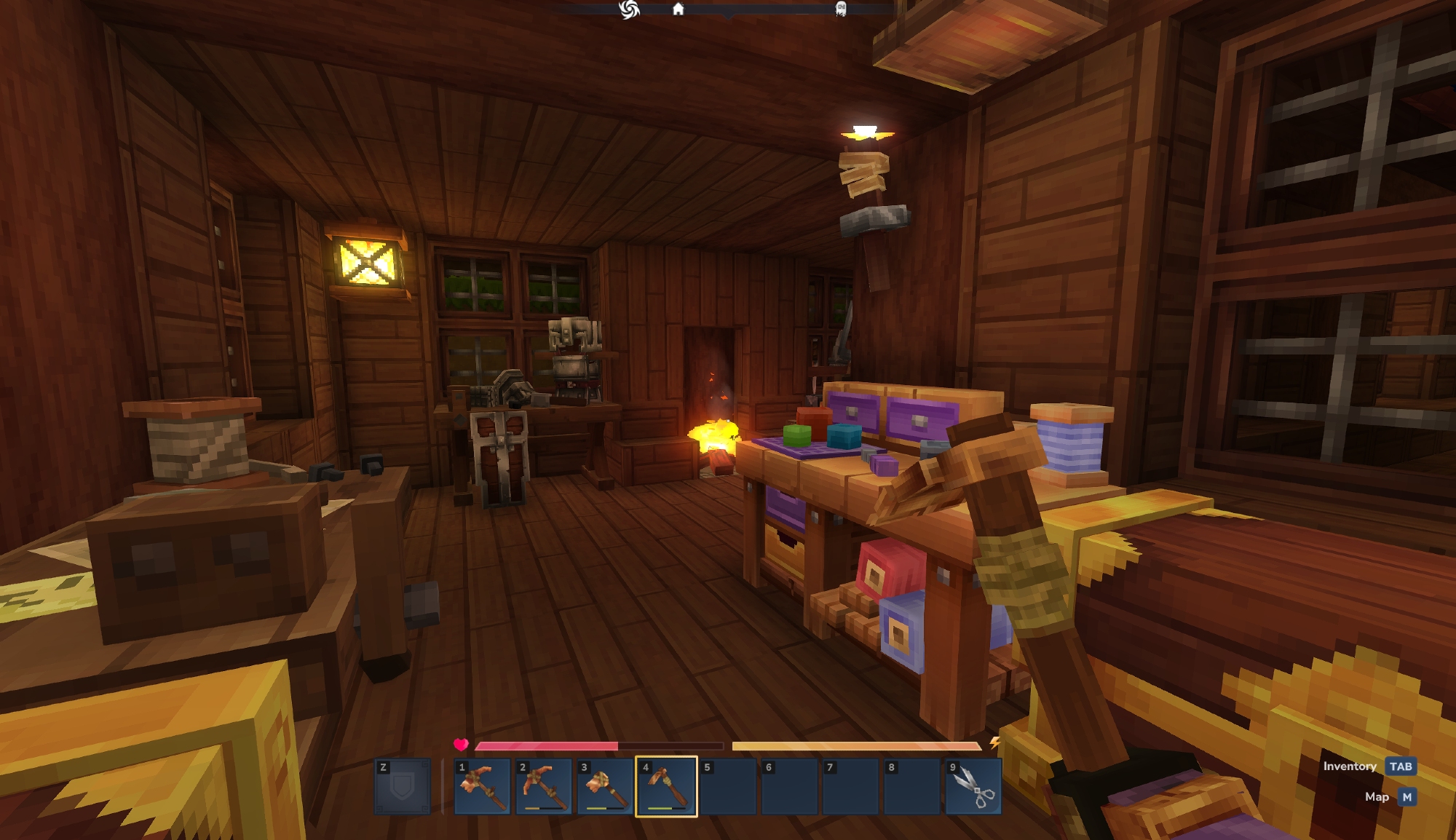The width and height of the screenshot is (1456, 840).
Task: Click the gravestone marker on the compass
Action: (x=841, y=9)
